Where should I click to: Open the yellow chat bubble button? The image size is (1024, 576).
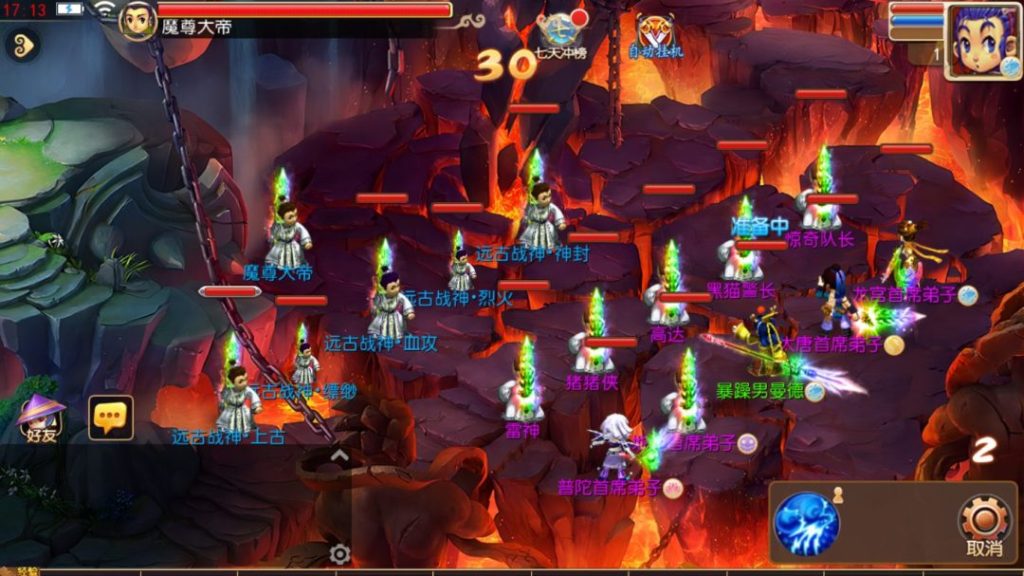(x=111, y=417)
